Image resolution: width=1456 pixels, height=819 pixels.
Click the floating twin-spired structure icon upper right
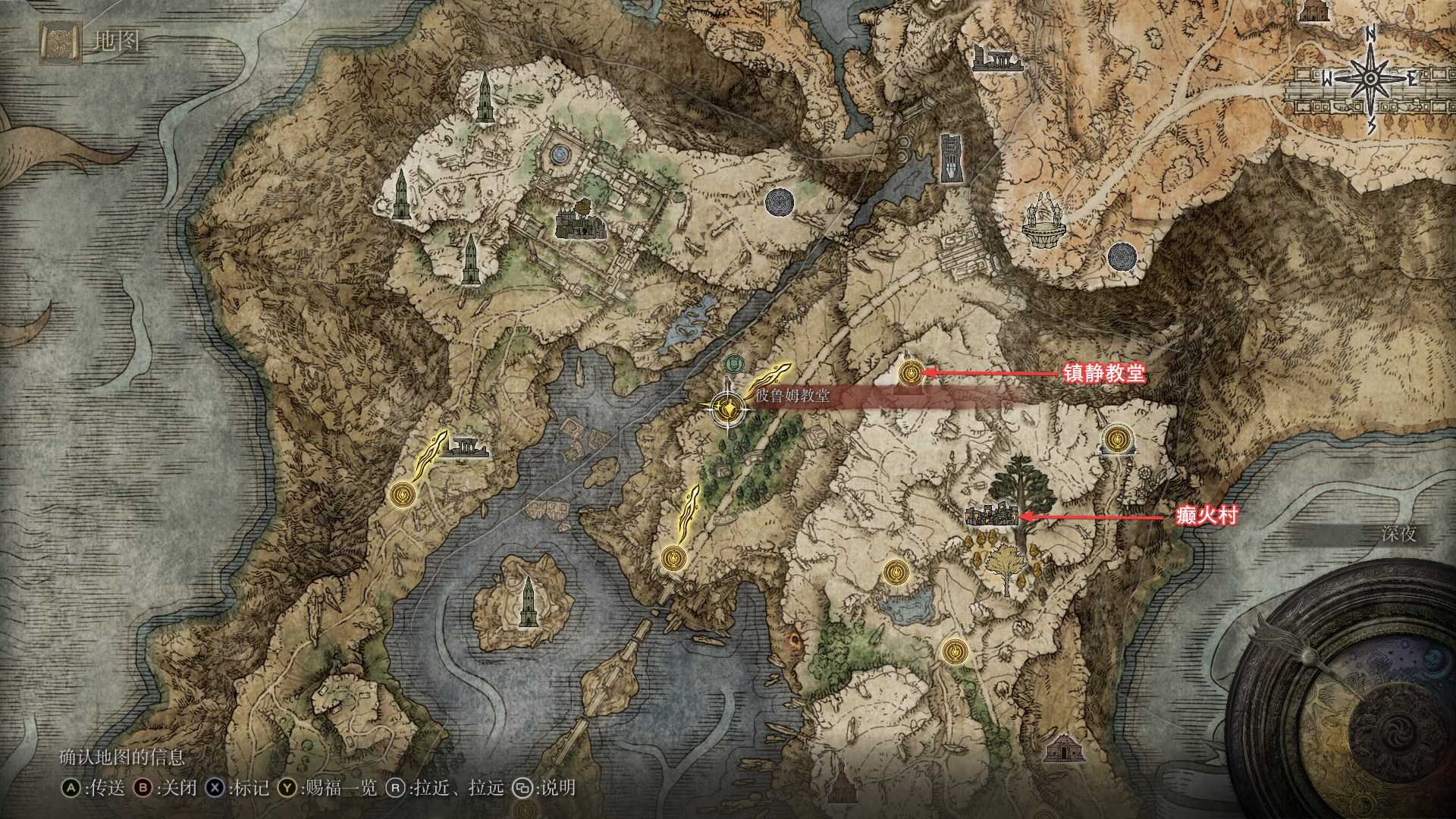(x=1045, y=220)
